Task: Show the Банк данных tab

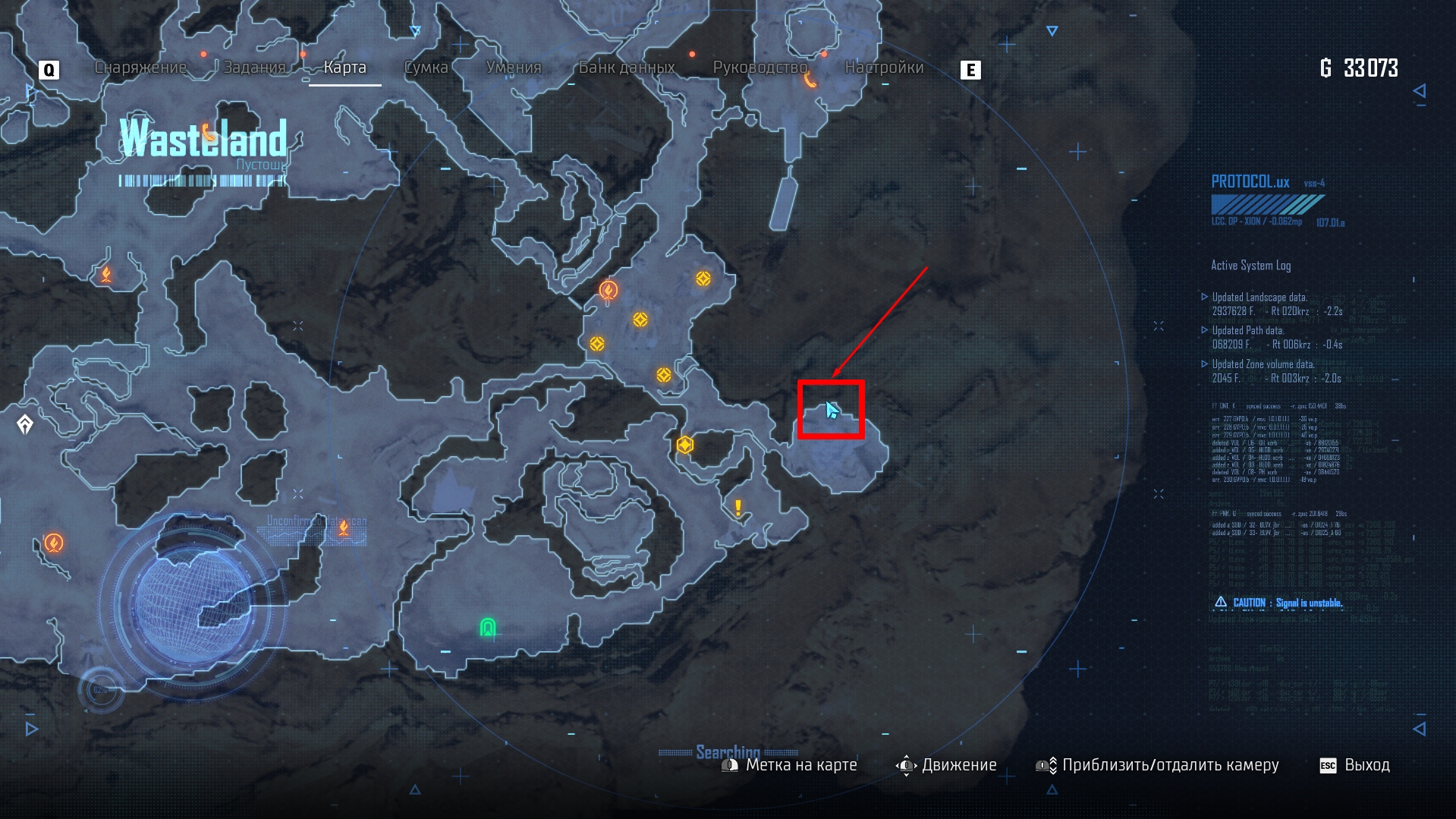Action: pos(627,68)
